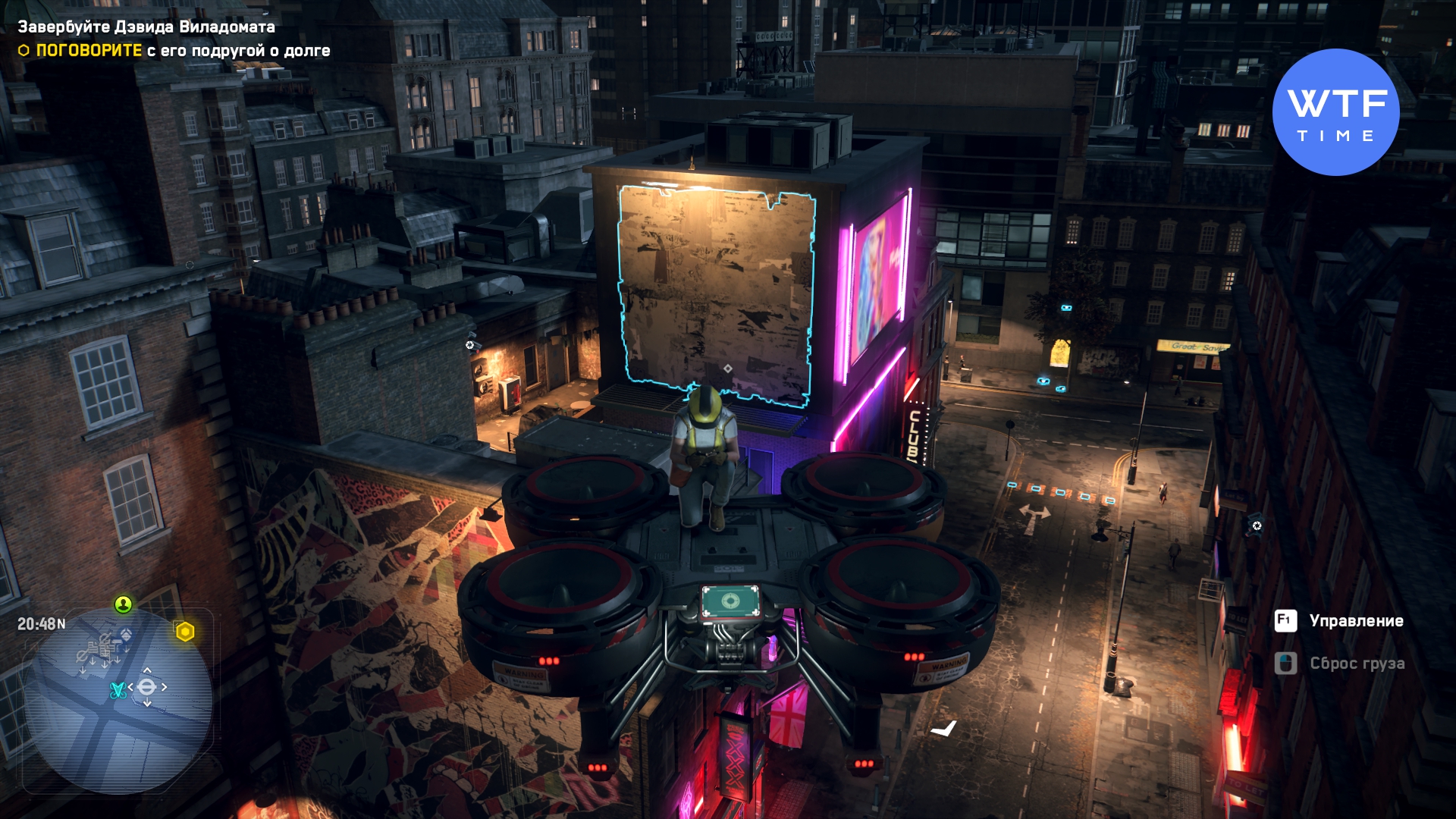Click the WTF Time channel logo
1456x819 pixels.
pos(1335,112)
